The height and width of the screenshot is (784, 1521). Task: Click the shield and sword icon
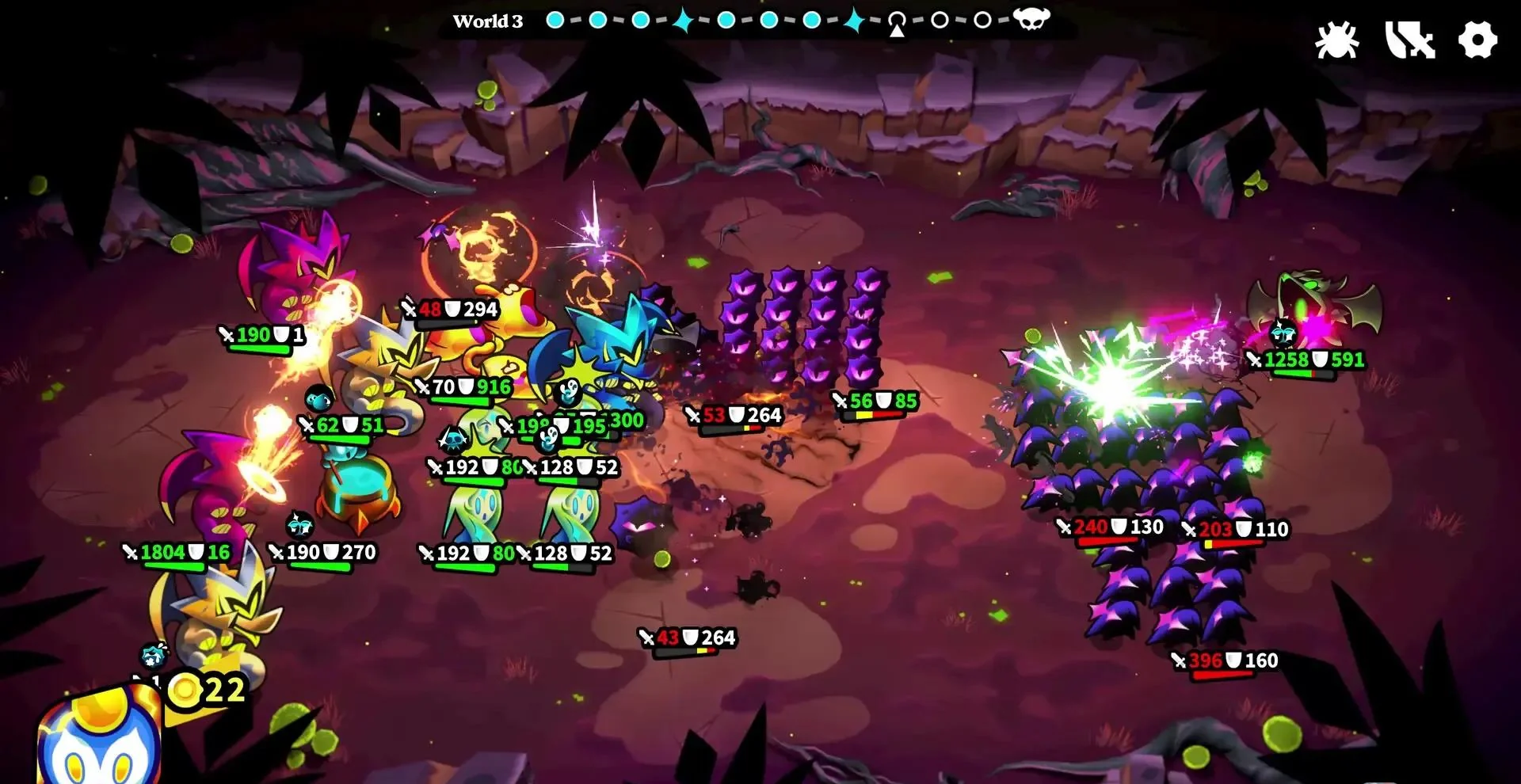(x=1409, y=40)
